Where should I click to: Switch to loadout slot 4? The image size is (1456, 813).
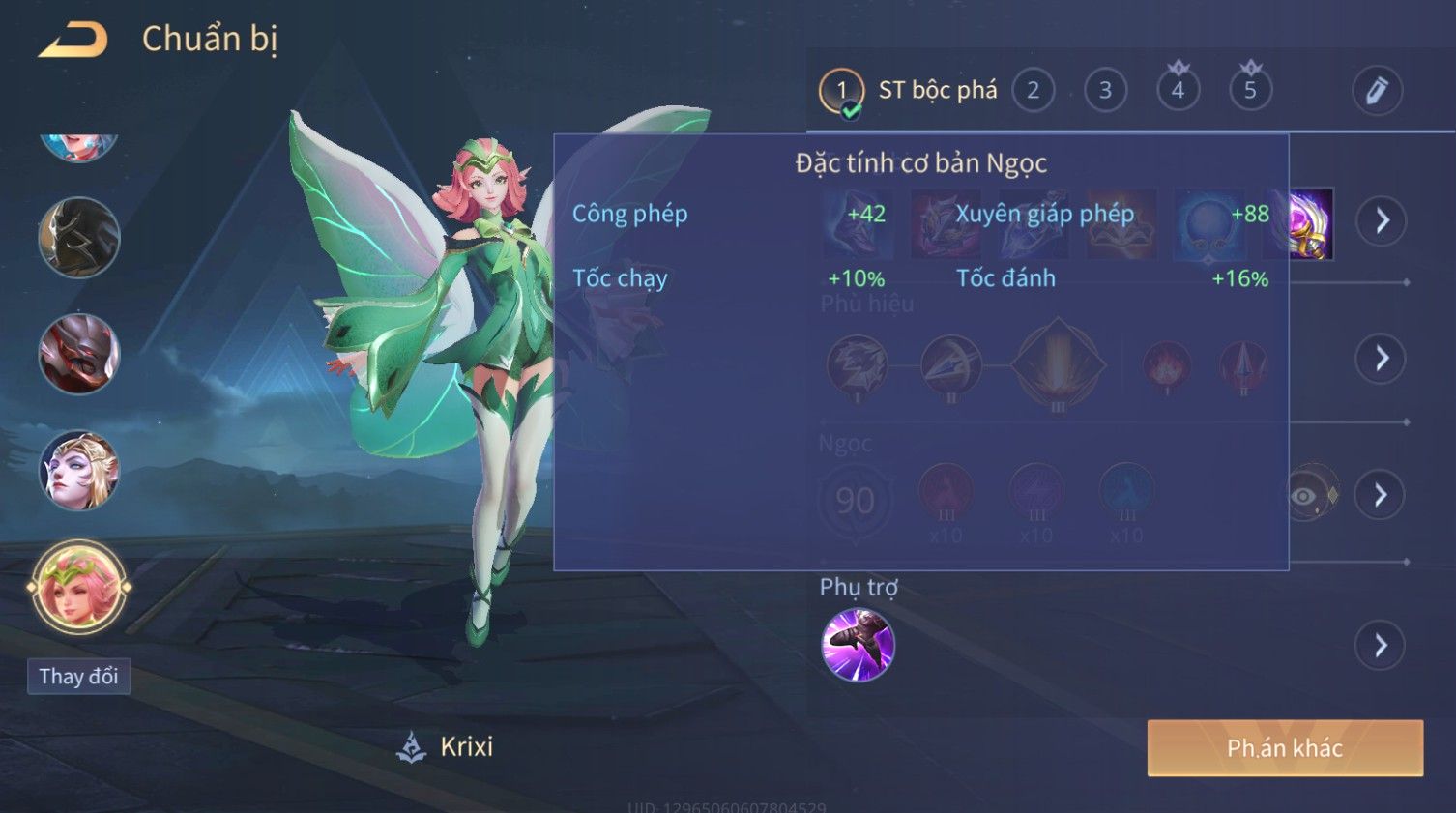click(x=1178, y=91)
